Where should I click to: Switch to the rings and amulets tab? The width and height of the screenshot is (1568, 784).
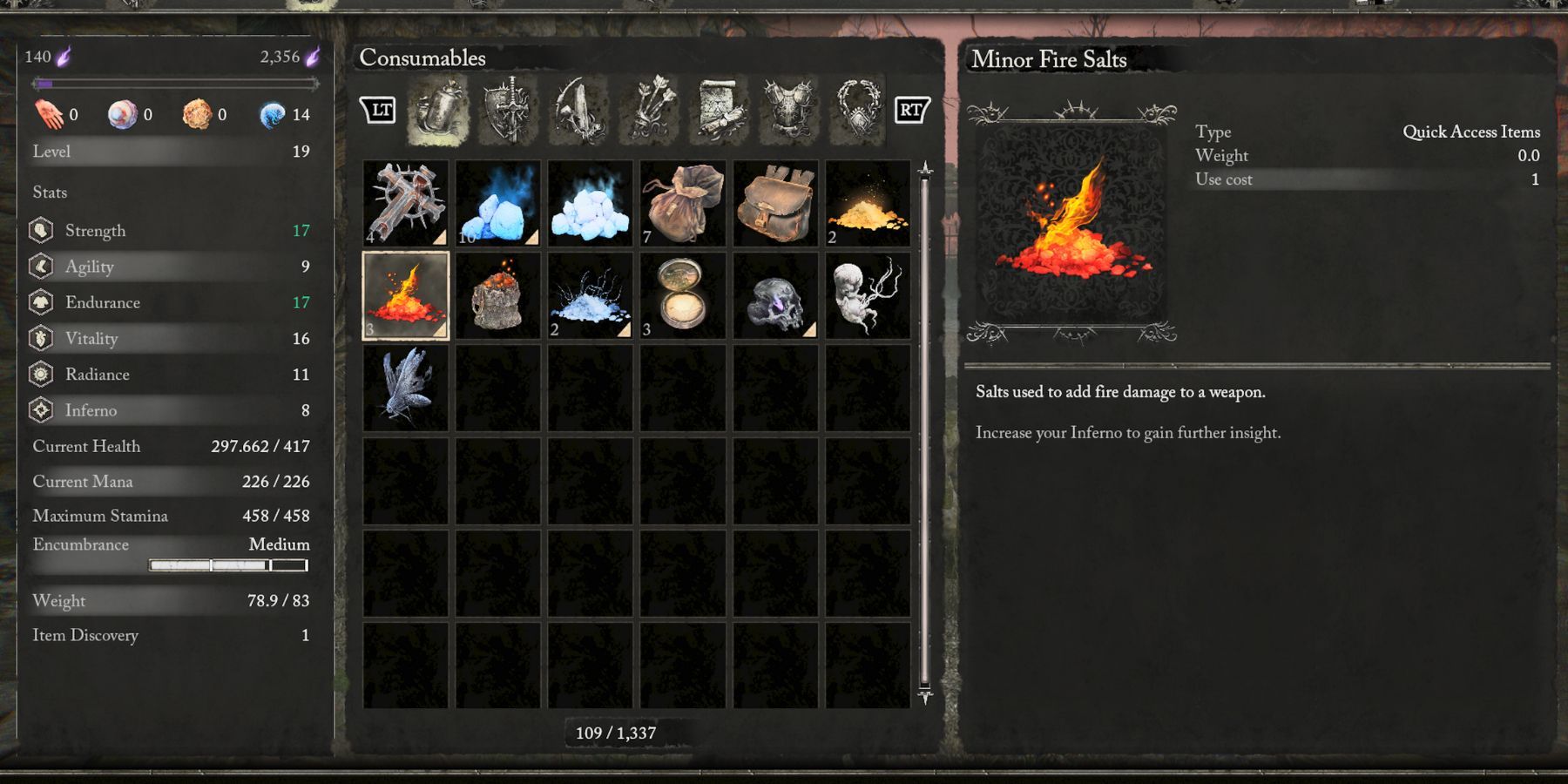[856, 111]
